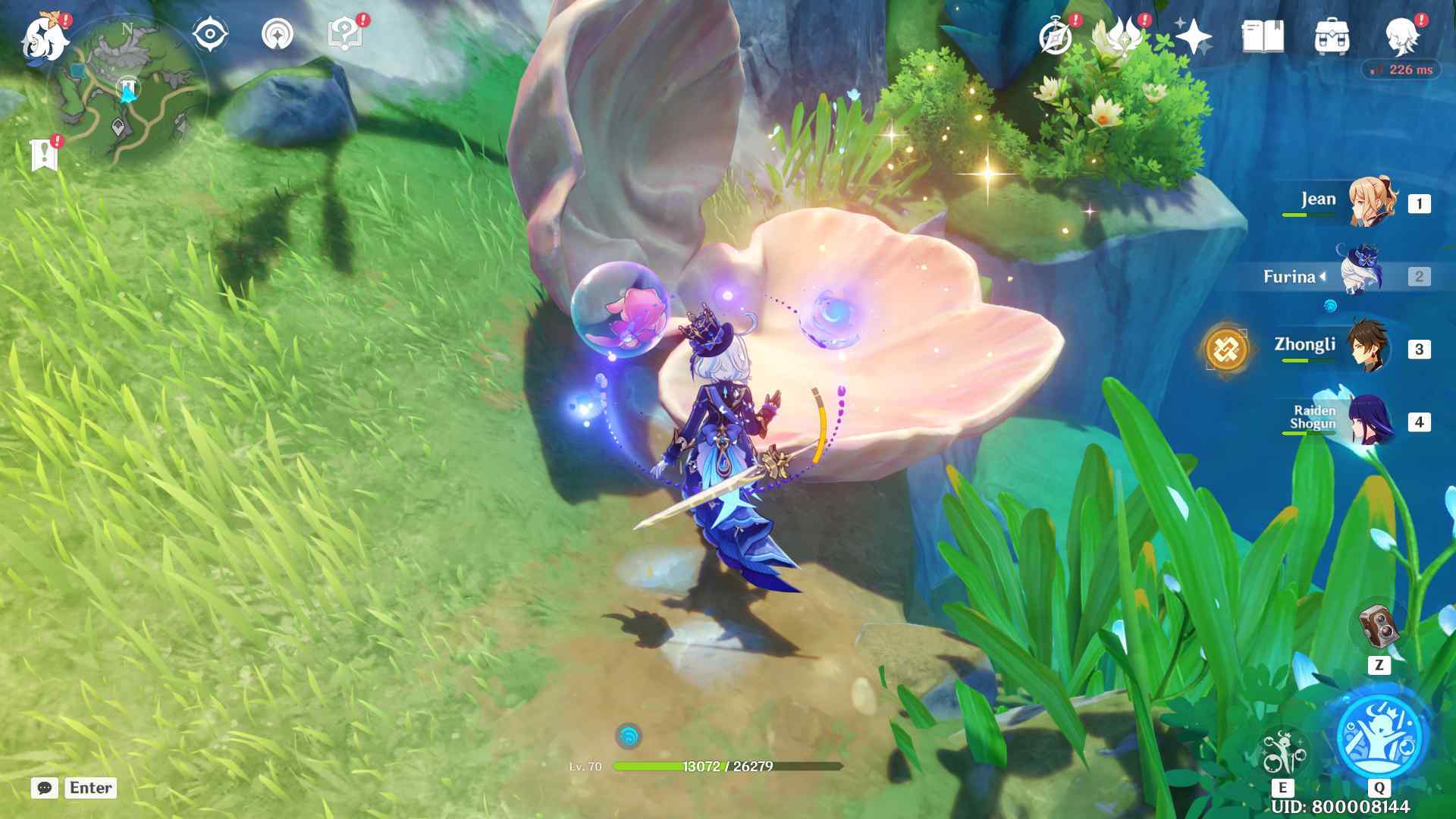Open the quest log bookmark icon
This screenshot has height=819, width=1456.
tap(45, 154)
